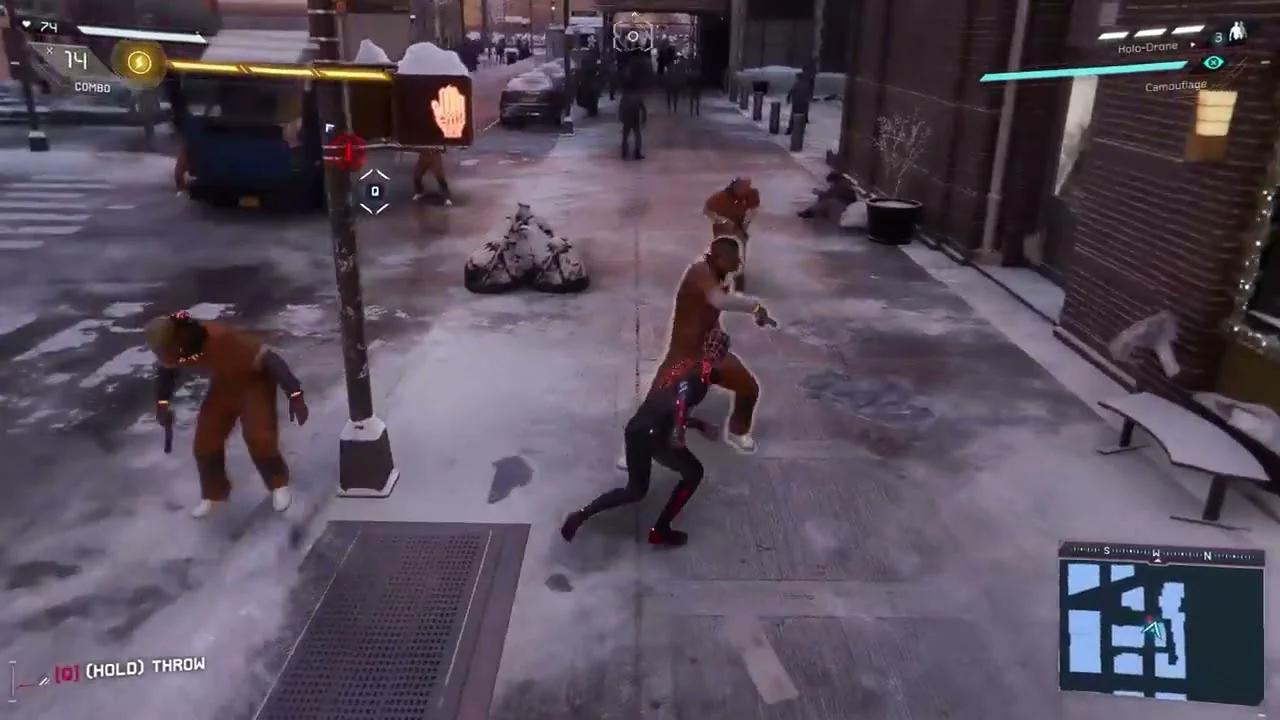This screenshot has width=1280, height=720.
Task: Select the Holo-Drone label text
Action: click(x=1146, y=46)
